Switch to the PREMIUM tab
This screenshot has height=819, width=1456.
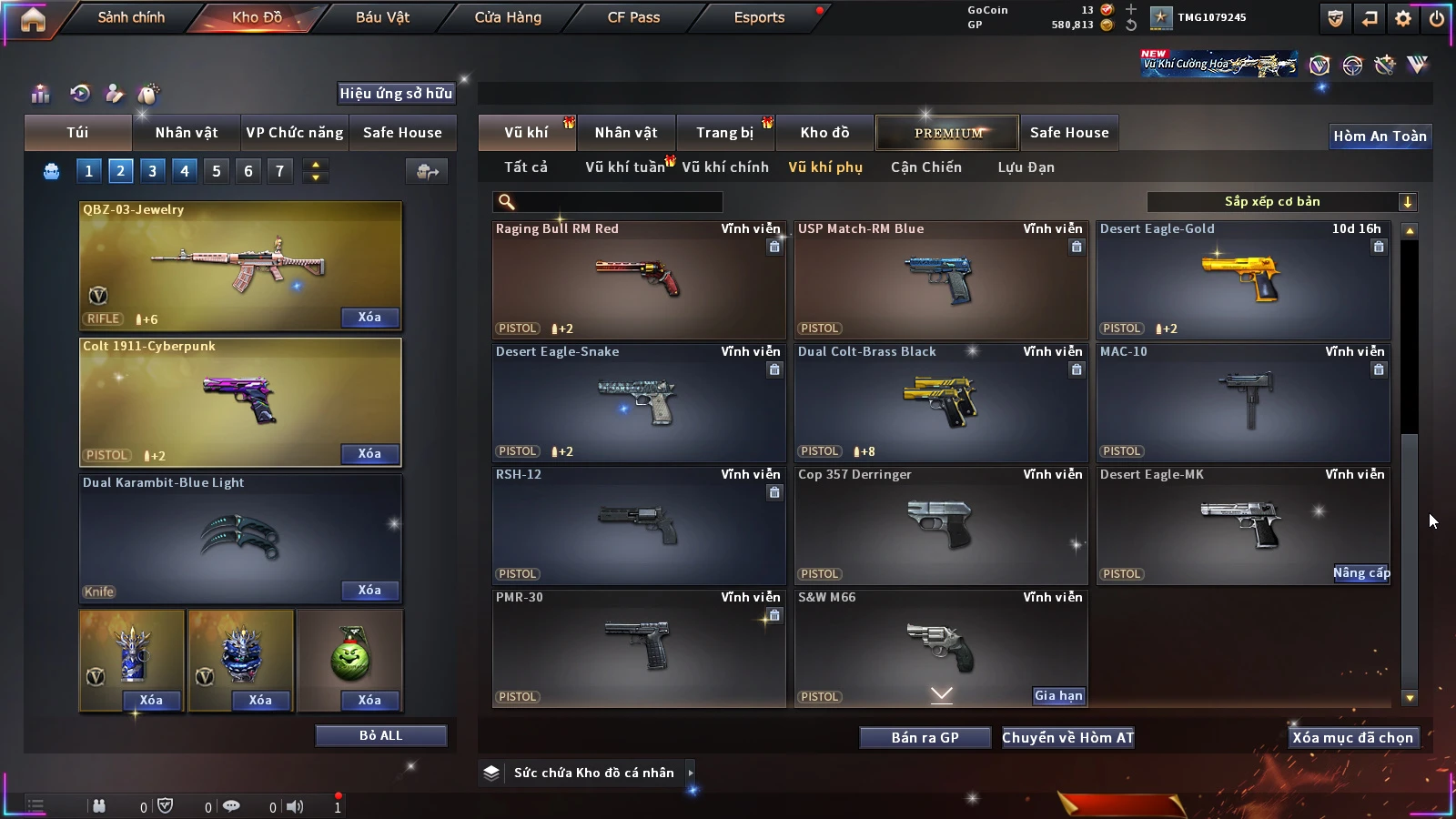click(x=947, y=133)
